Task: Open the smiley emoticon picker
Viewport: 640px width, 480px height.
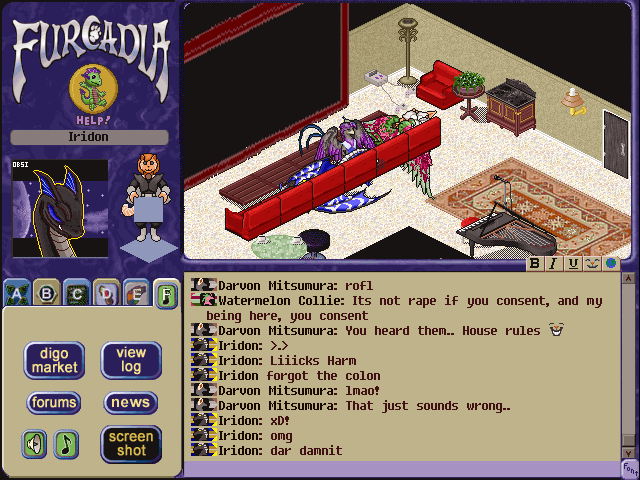Action: pyautogui.click(x=592, y=264)
